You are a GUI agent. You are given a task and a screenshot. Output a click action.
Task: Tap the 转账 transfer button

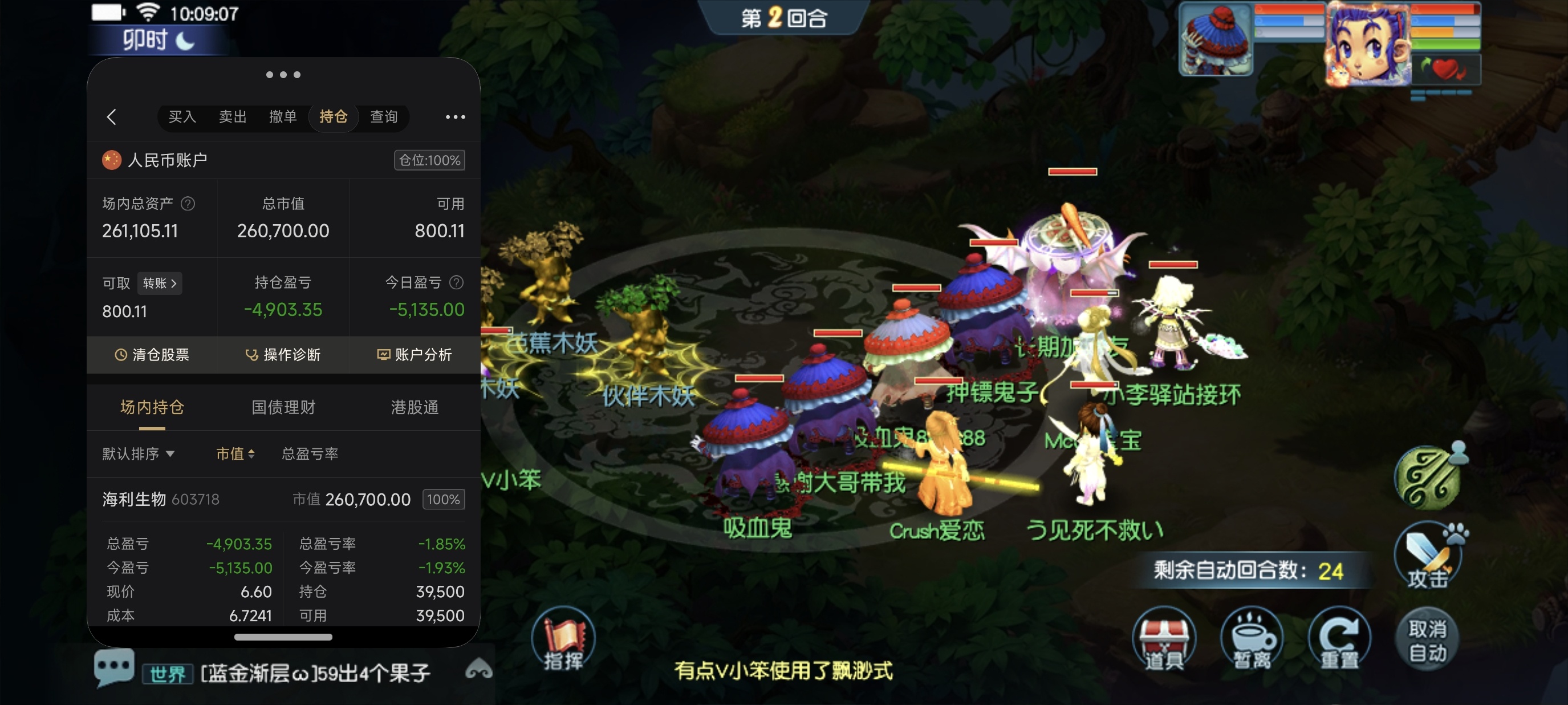click(x=160, y=283)
